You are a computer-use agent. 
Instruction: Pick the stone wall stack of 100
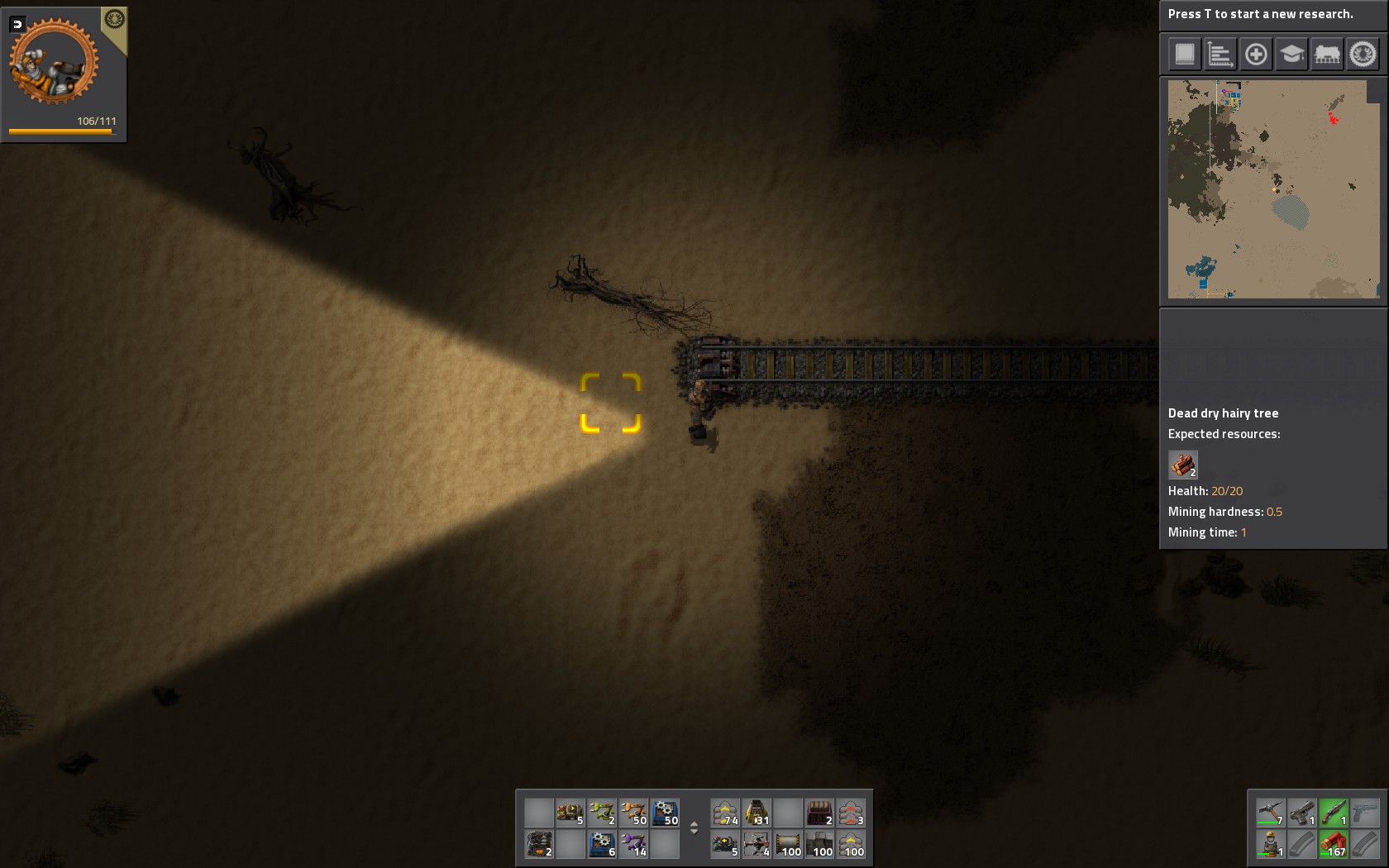[819, 844]
